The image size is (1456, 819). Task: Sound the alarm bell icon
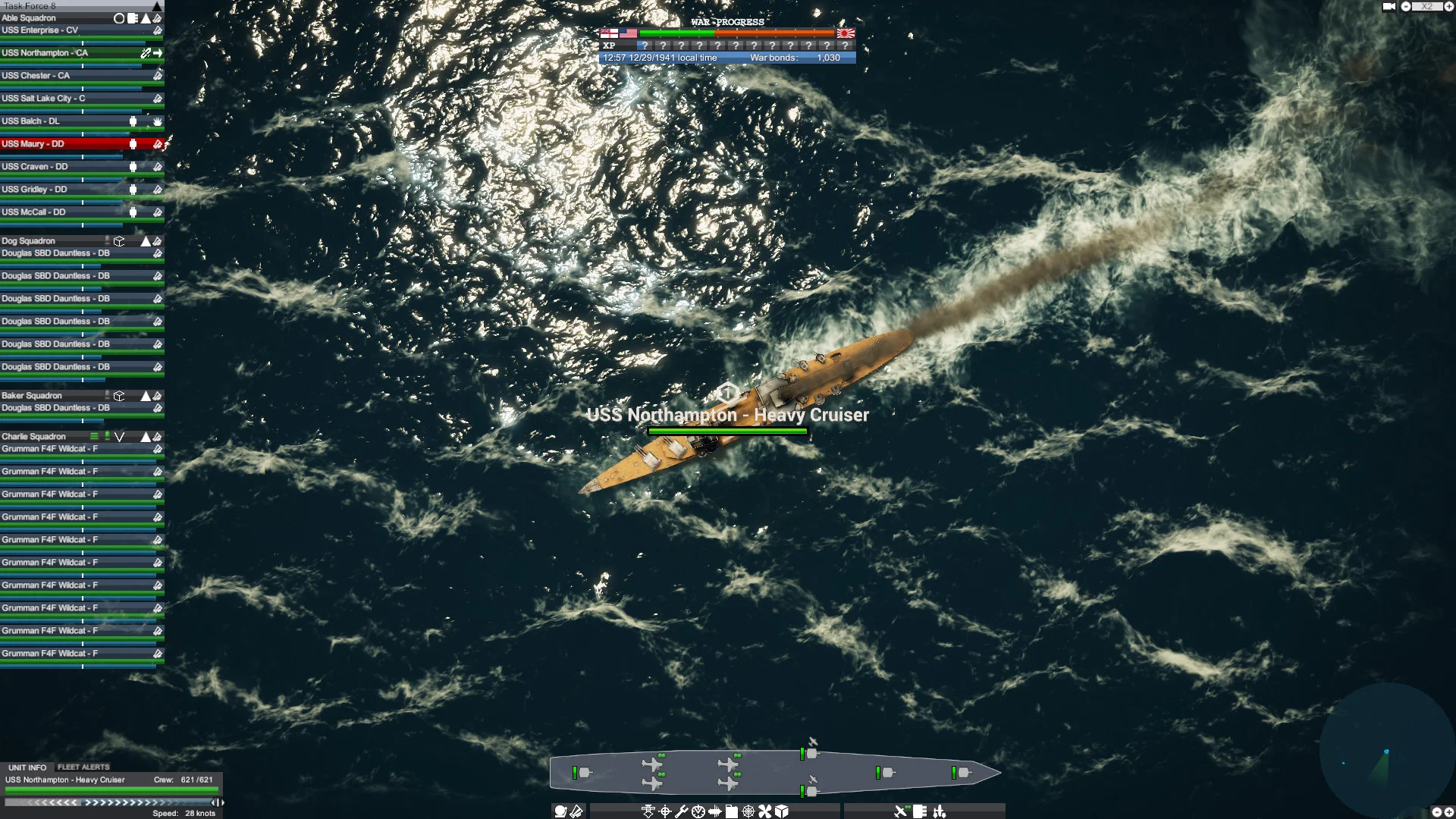click(560, 811)
